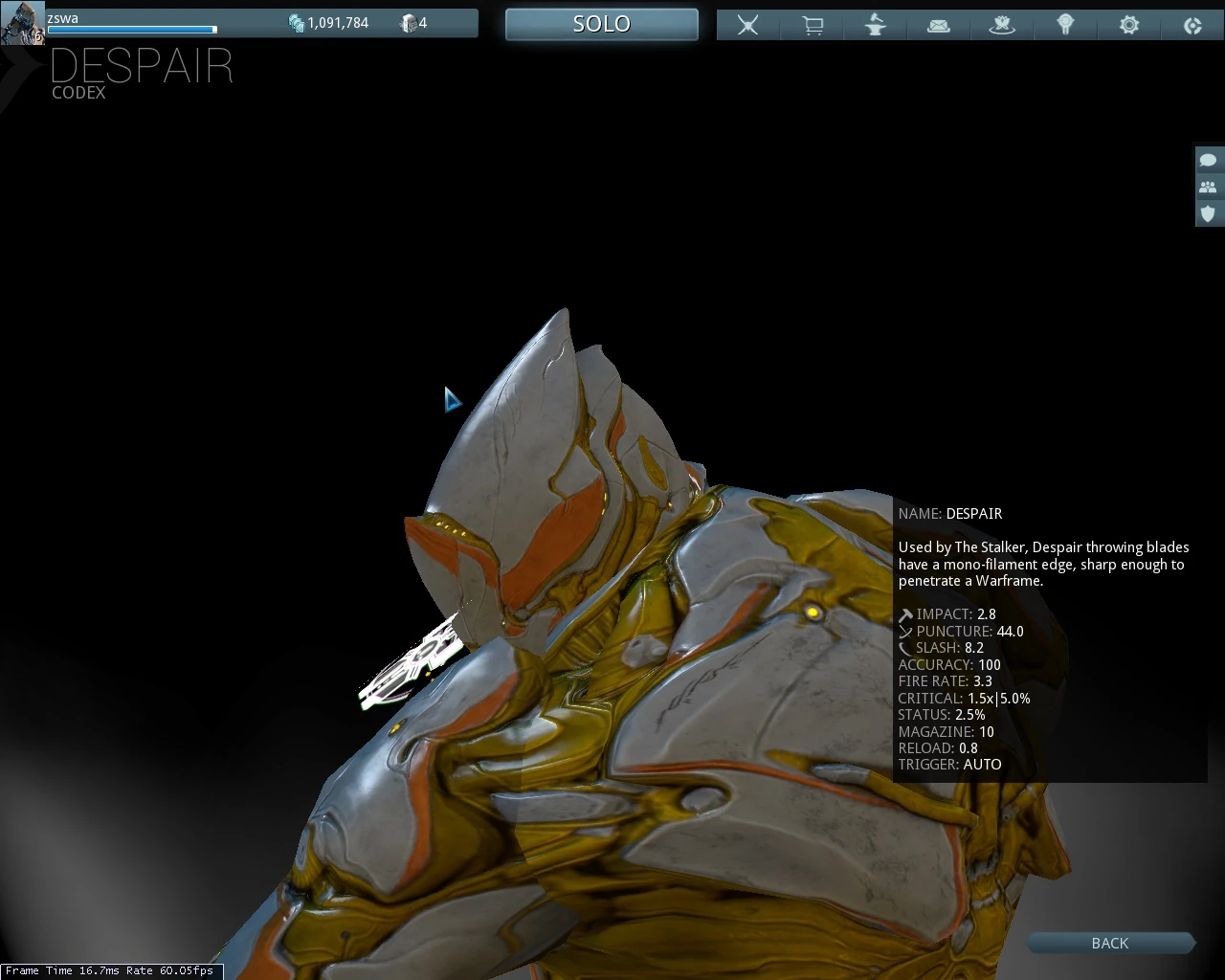Open the Market shopping cart
This screenshot has height=980, width=1225.
(813, 25)
